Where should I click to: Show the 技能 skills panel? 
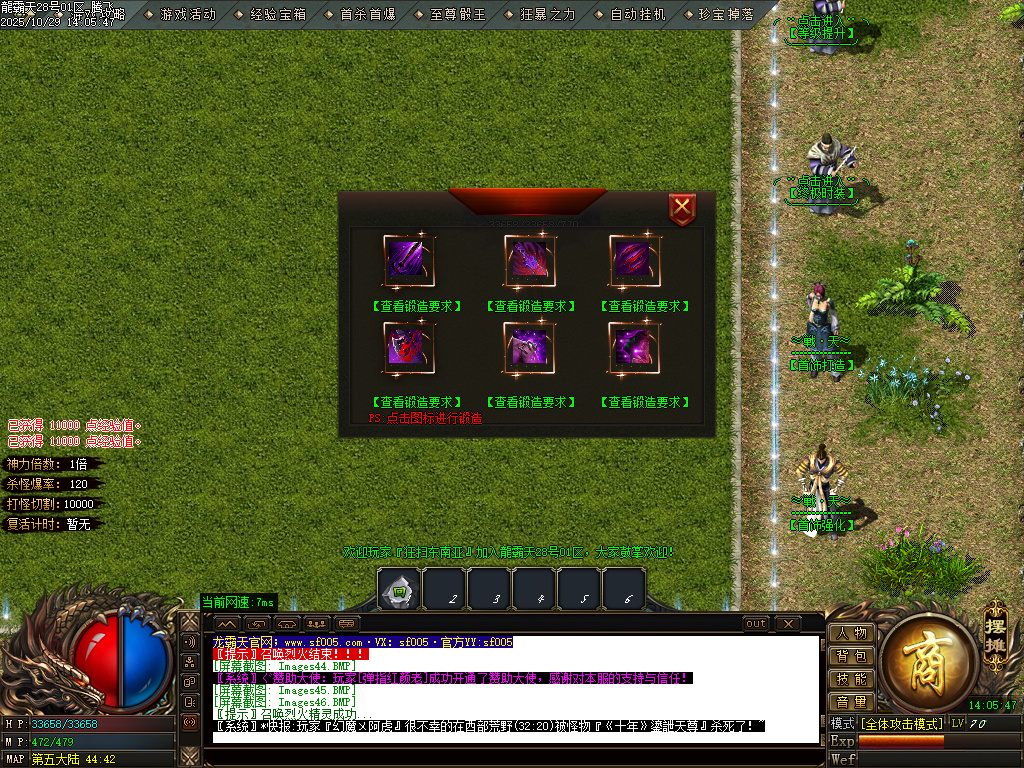click(851, 679)
